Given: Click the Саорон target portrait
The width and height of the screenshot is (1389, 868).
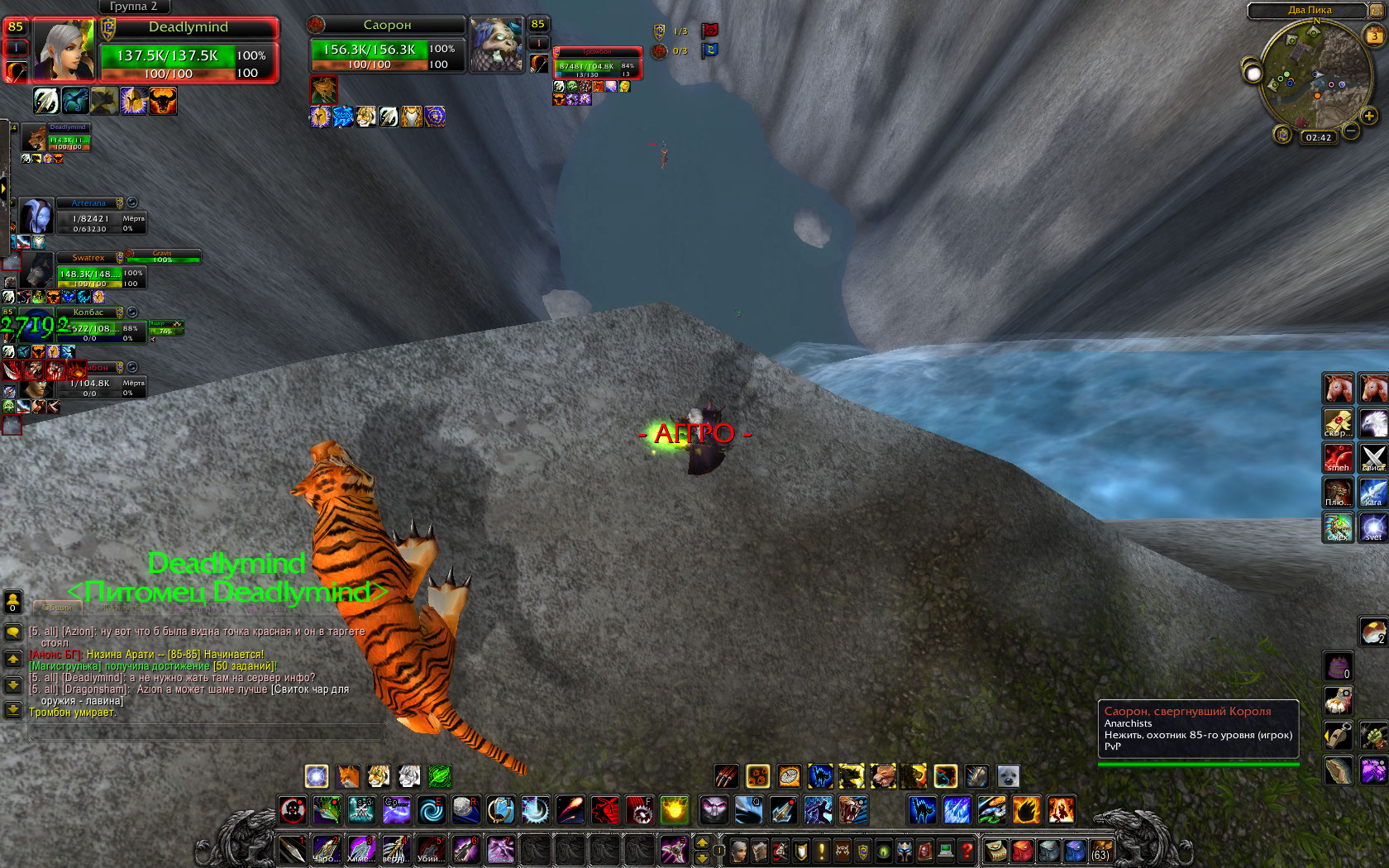Looking at the screenshot, I should 496,45.
